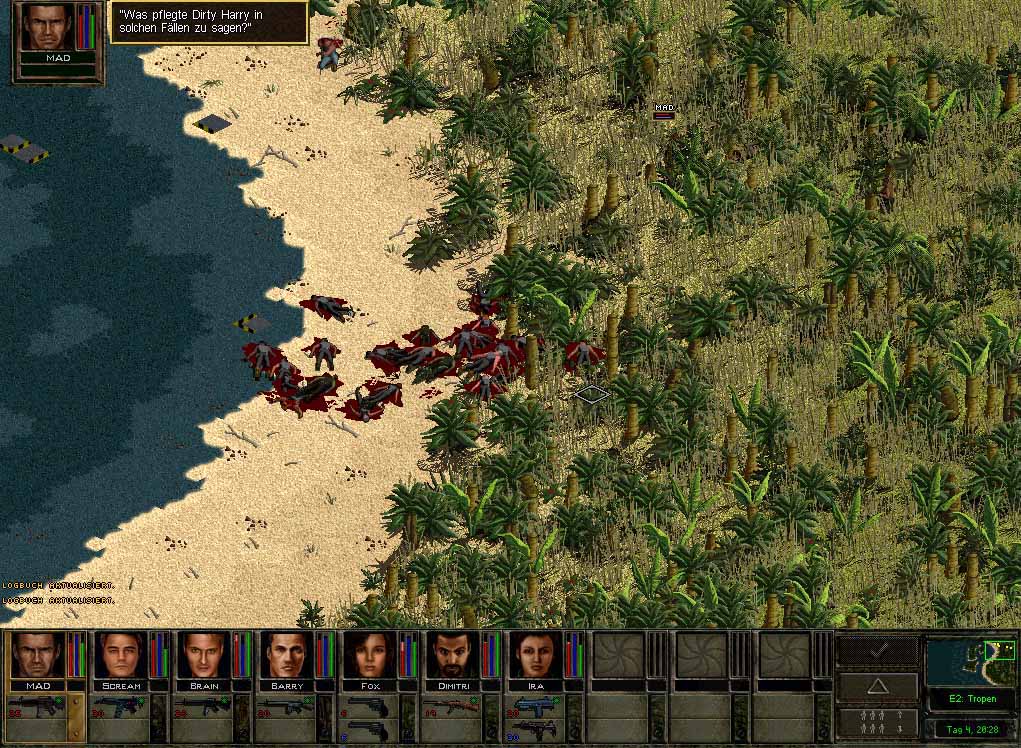This screenshot has width=1021, height=748.
Task: Pick Barry's portrait in the squad bar
Action: pos(286,655)
